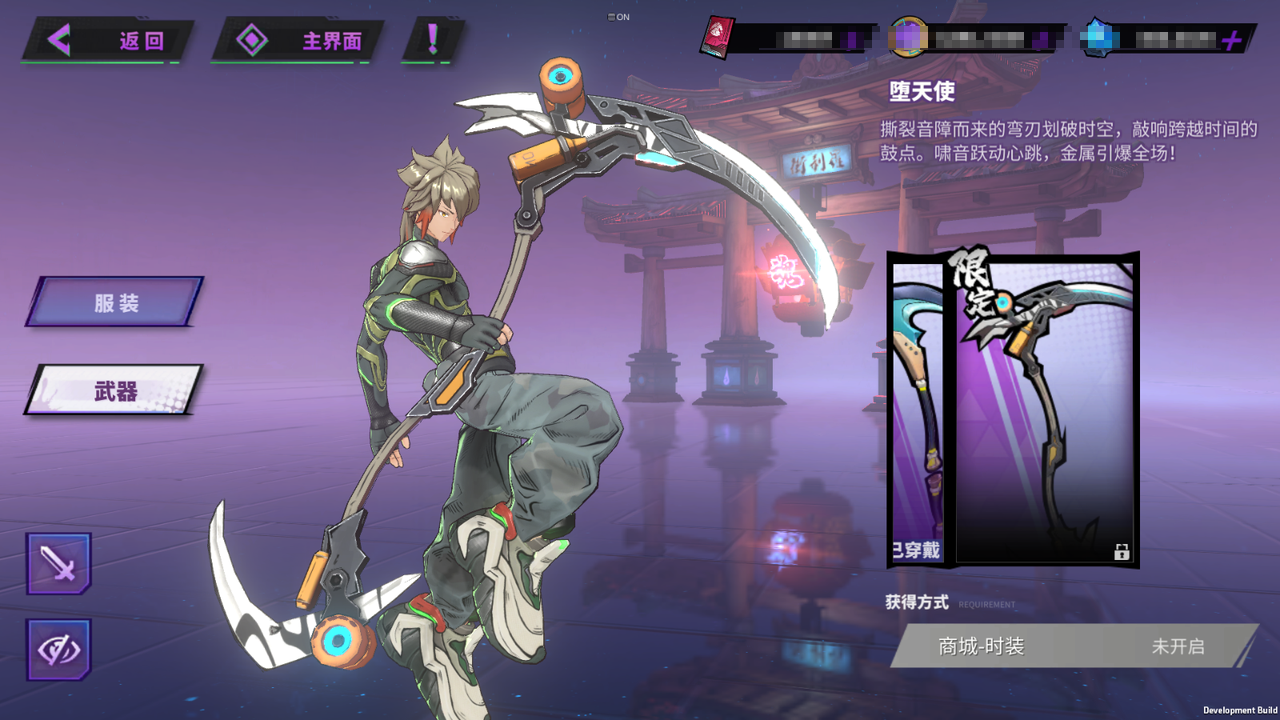Choose the equipped 已穿戴 weapon card
The image size is (1280, 720).
[x=916, y=410]
